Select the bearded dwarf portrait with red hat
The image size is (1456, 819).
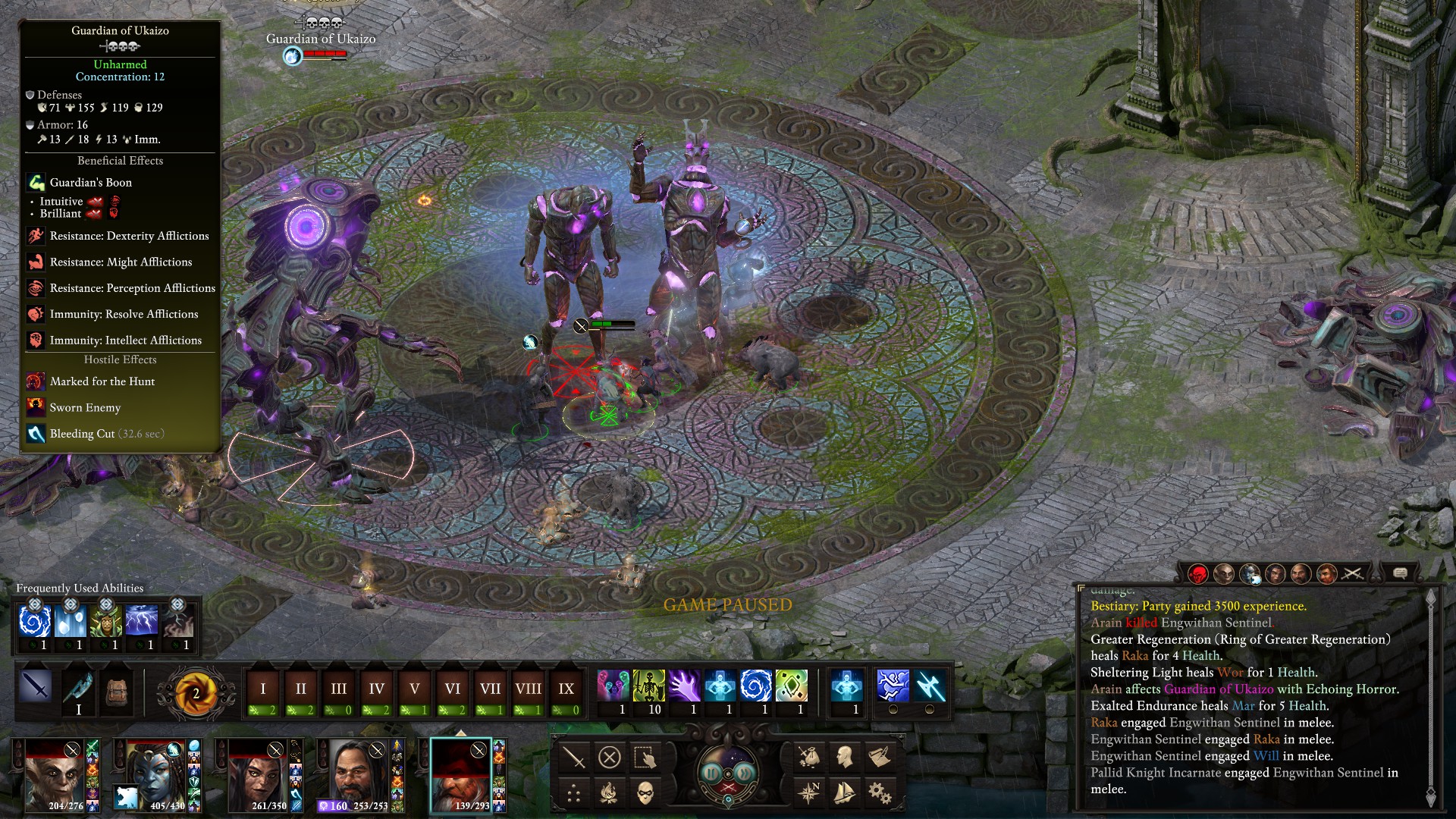coord(461,776)
